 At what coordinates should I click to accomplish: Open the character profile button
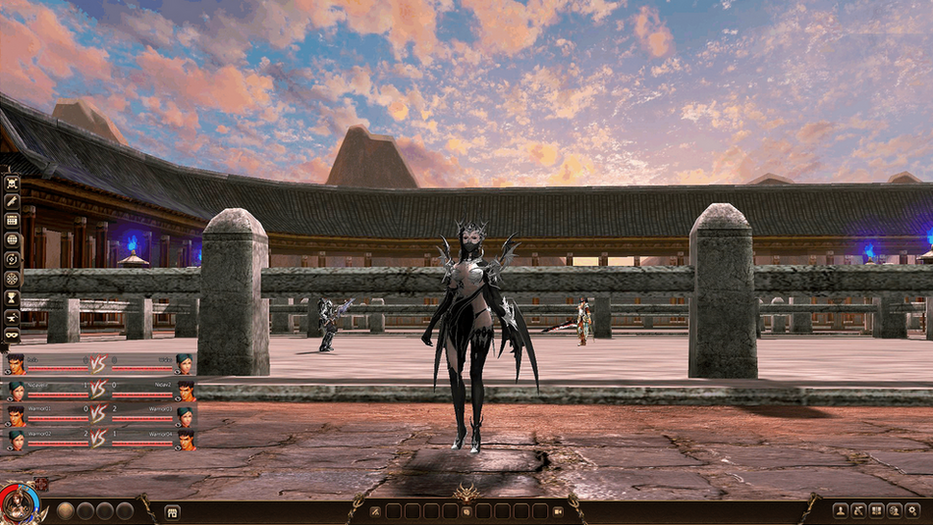pos(840,510)
